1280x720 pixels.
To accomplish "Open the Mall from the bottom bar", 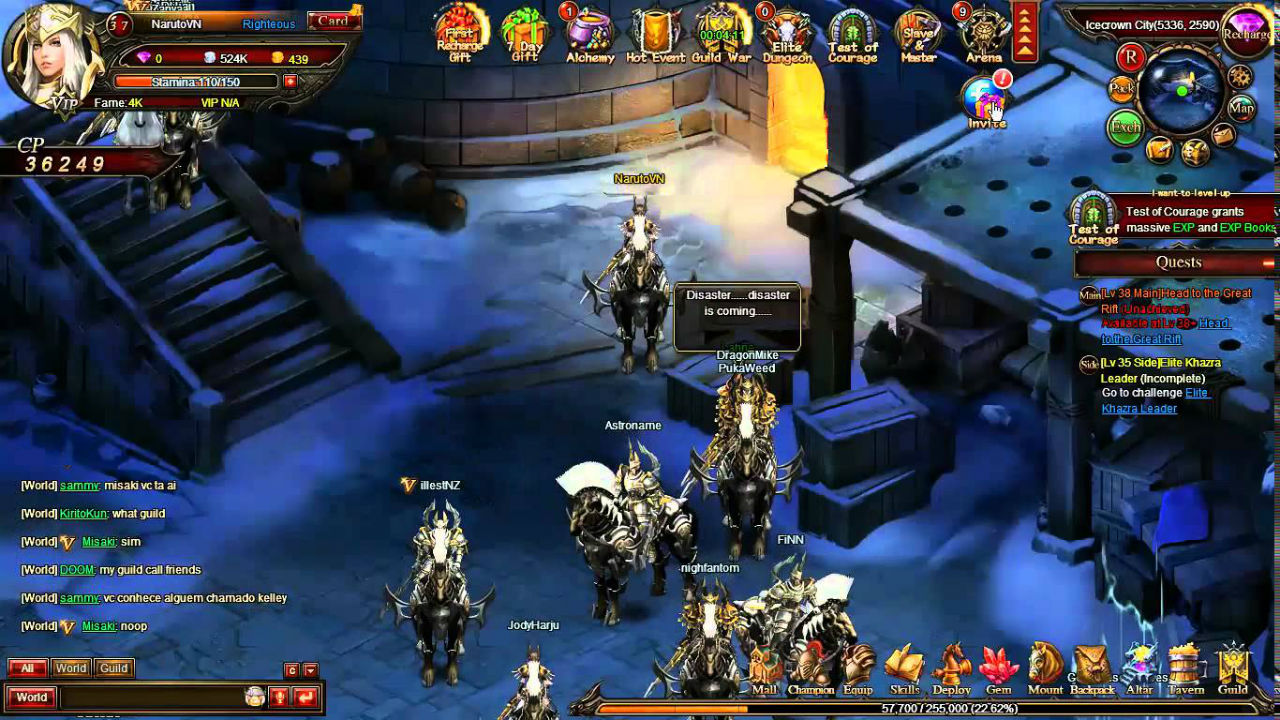I will [765, 670].
